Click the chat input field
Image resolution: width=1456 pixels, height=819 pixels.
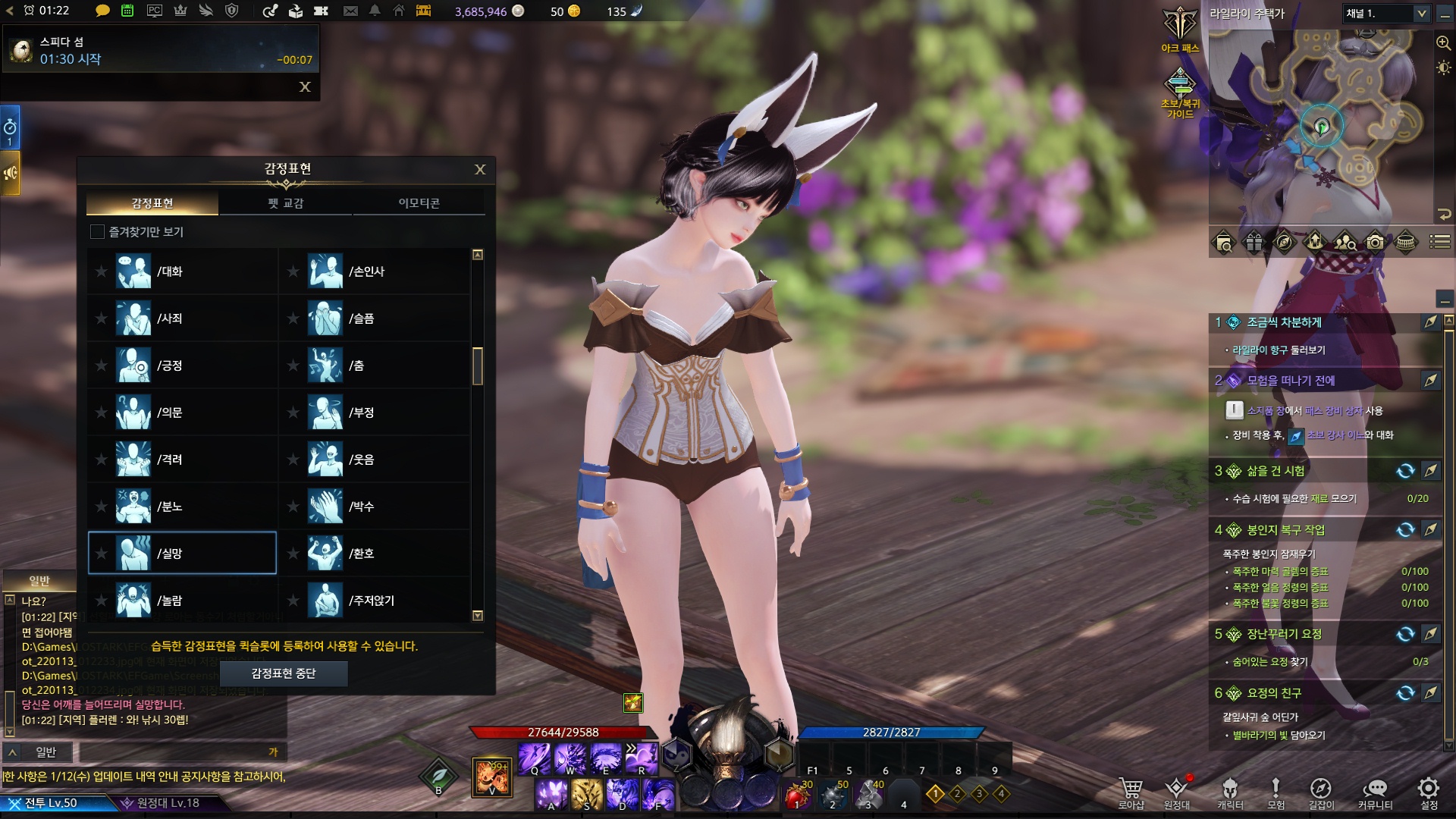(x=174, y=752)
